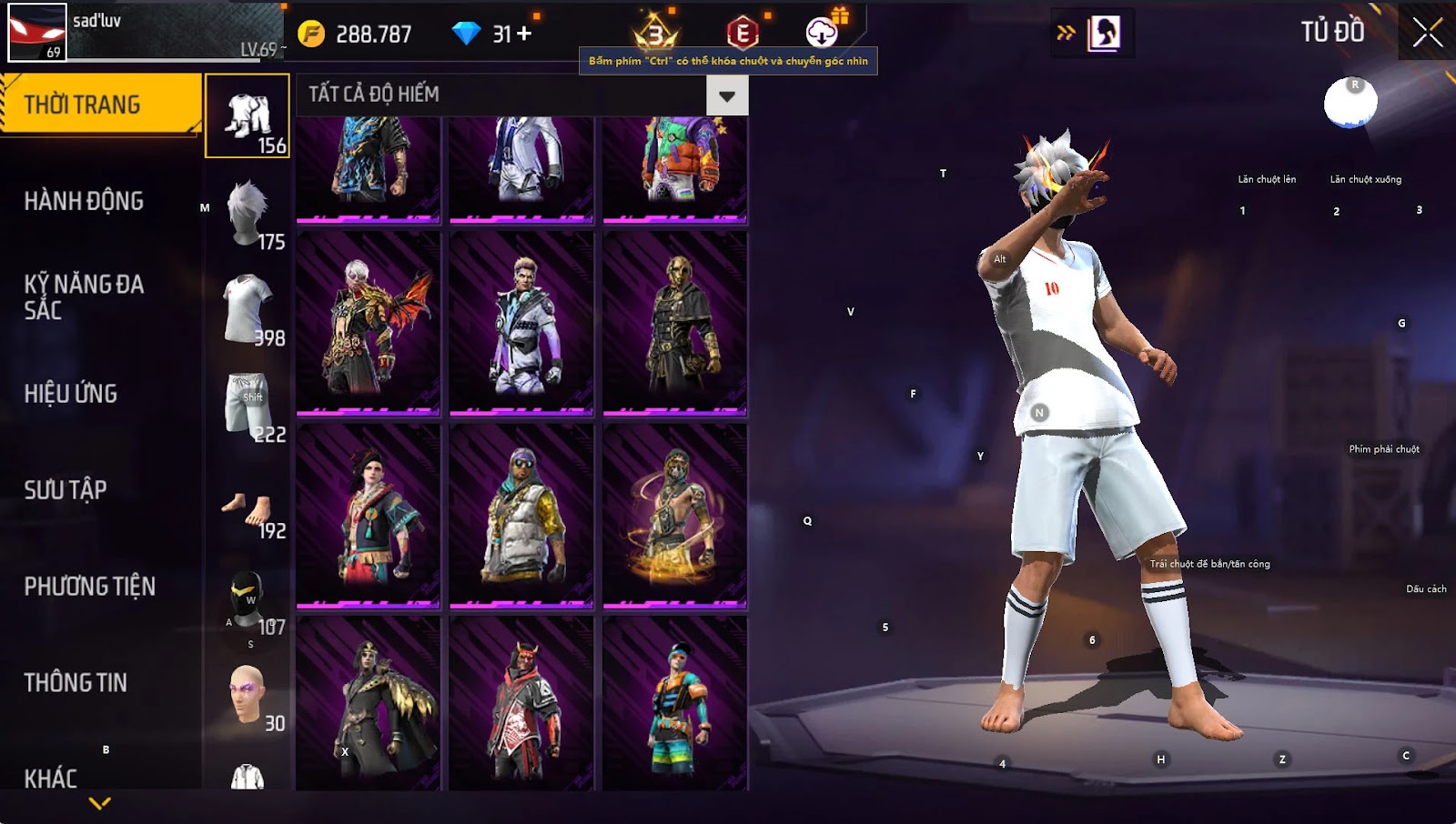
Task: Open Kỹ Năng Đa Sắc section
Action: (x=84, y=296)
